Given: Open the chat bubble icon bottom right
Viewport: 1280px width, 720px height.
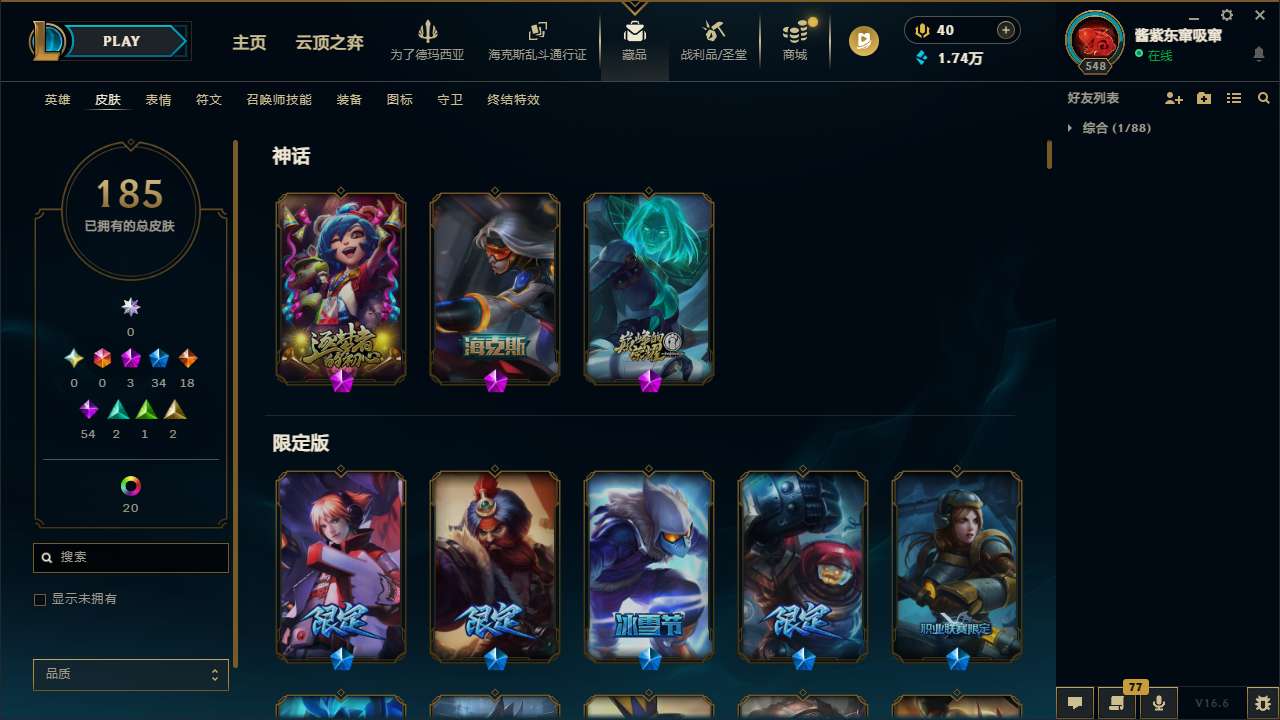Looking at the screenshot, I should click(1075, 703).
